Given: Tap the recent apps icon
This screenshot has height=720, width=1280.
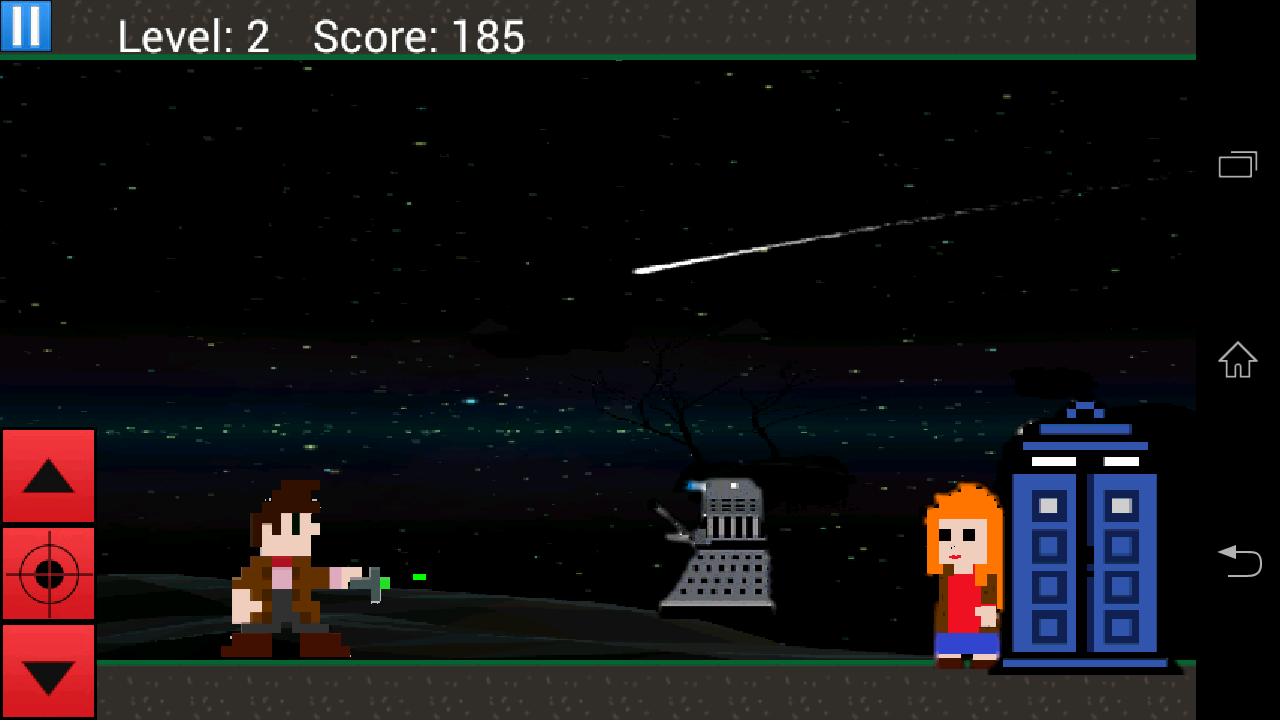Looking at the screenshot, I should tap(1237, 164).
